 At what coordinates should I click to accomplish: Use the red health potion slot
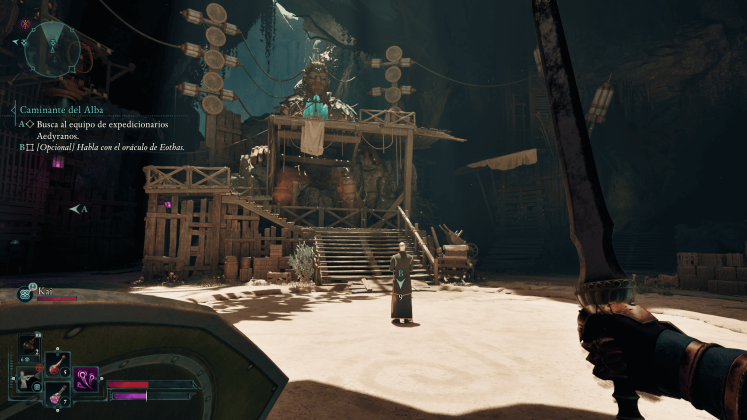[x=57, y=365]
